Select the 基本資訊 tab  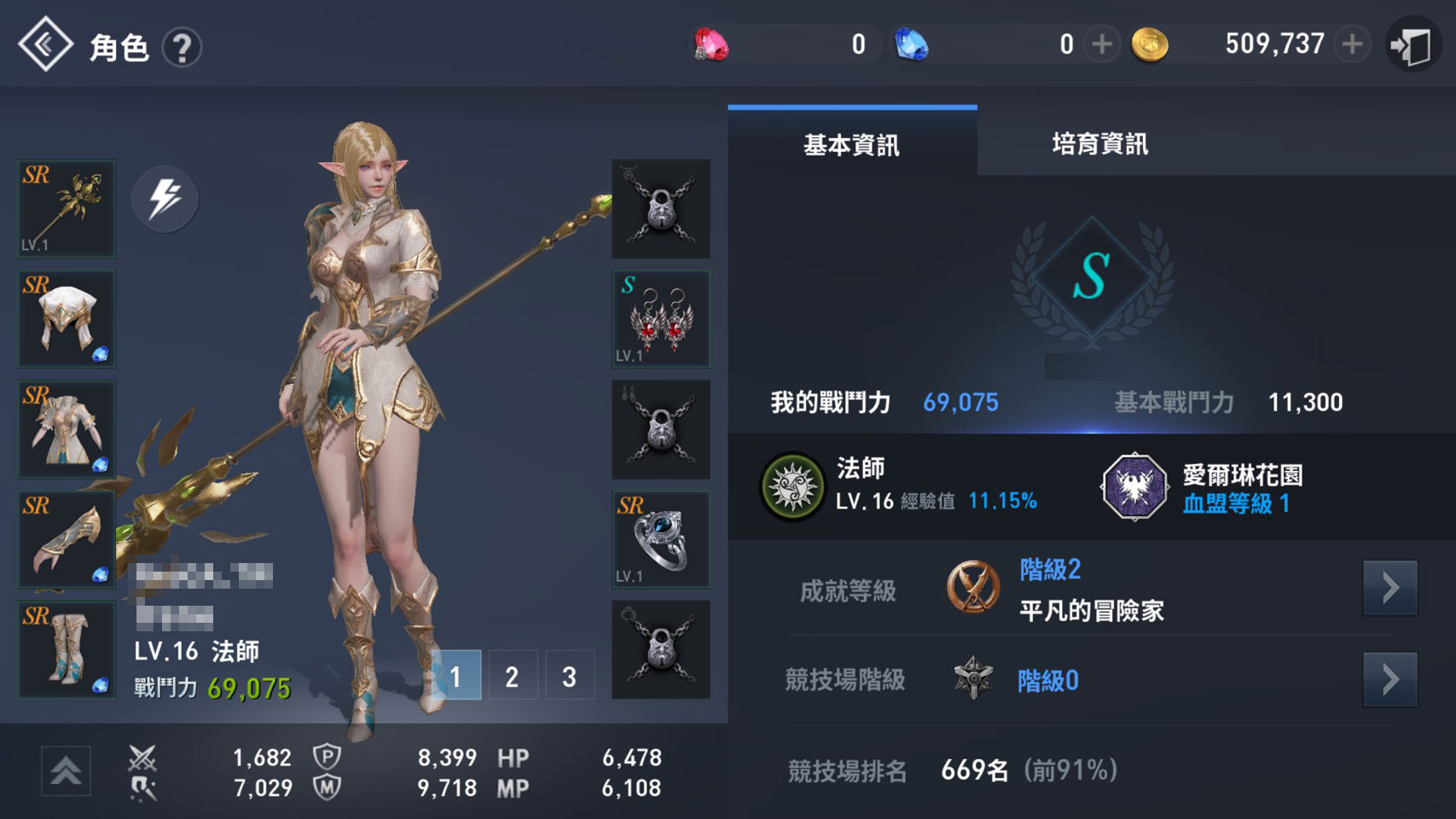point(851,144)
